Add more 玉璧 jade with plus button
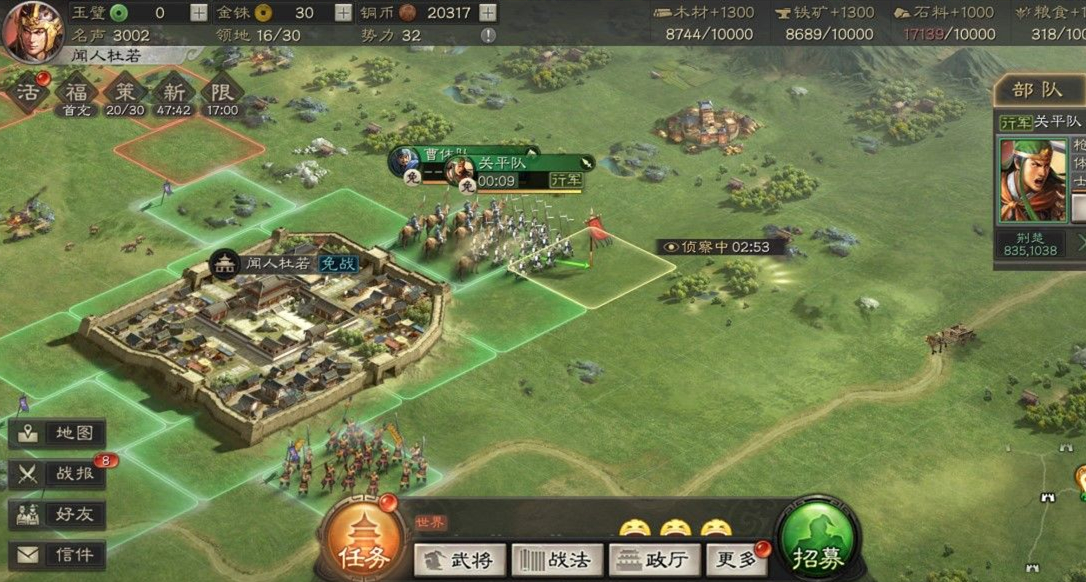Viewport: 1086px width, 582px height. tap(199, 13)
